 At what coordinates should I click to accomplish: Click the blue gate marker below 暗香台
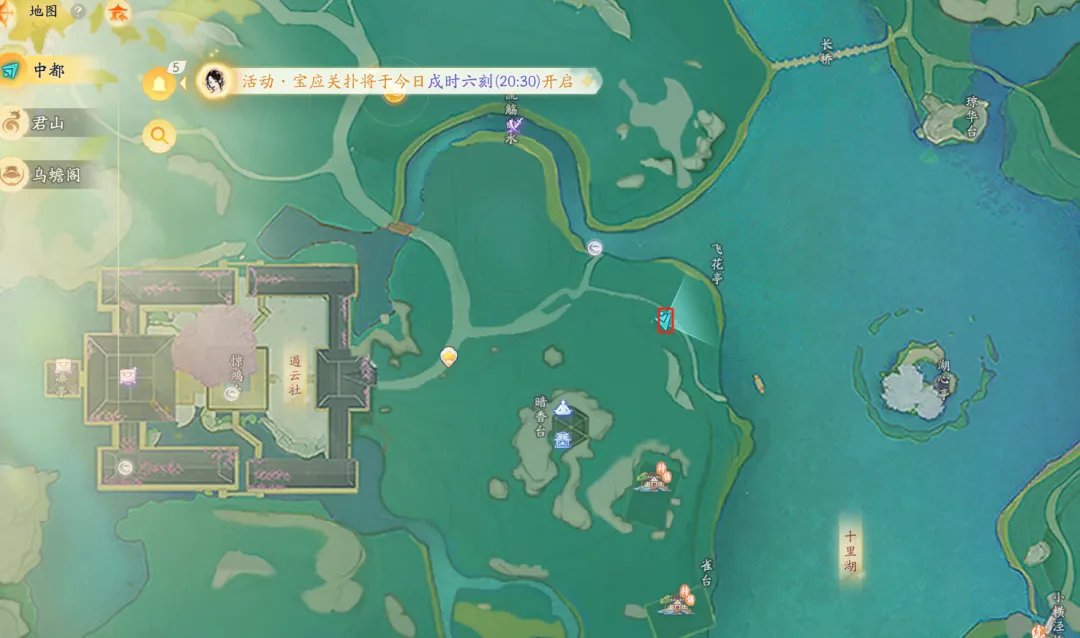pos(563,438)
